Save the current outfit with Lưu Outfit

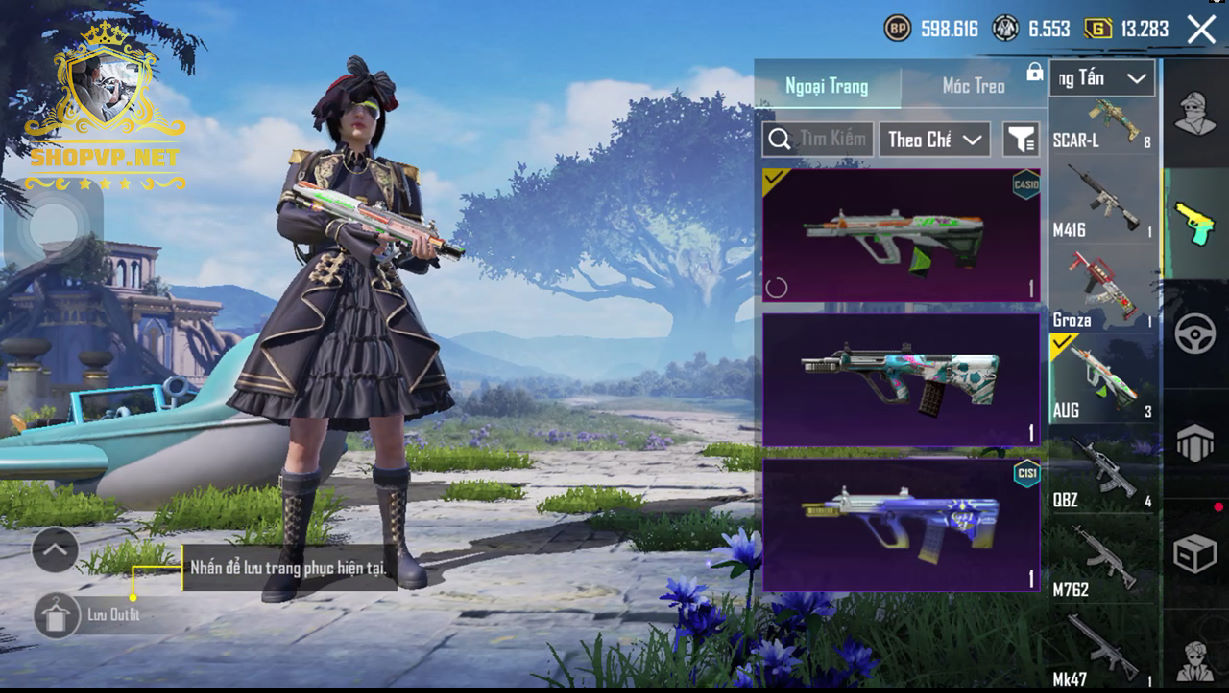[58, 615]
